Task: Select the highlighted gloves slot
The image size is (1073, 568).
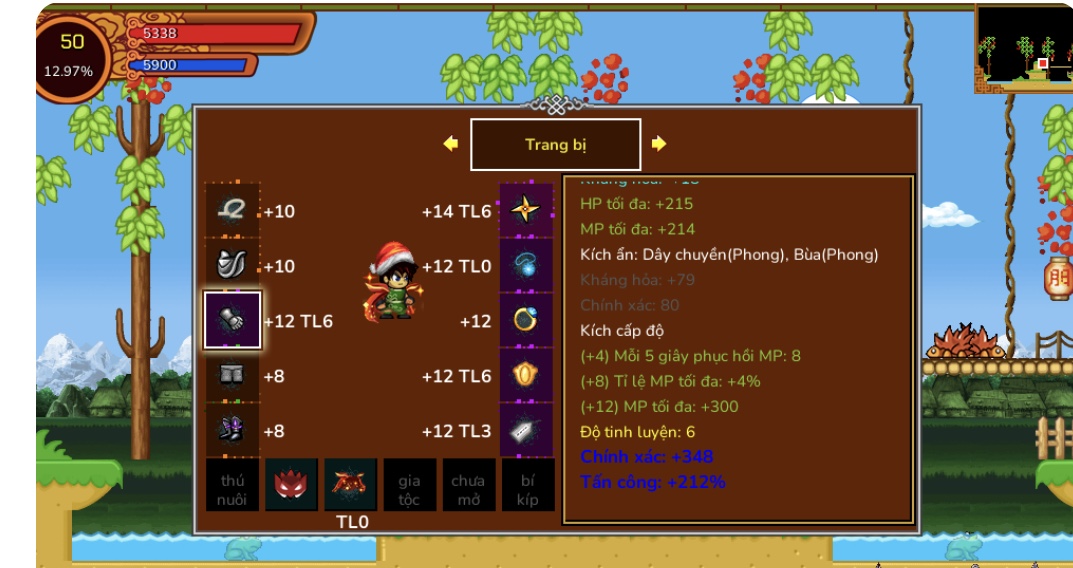Action: point(232,320)
